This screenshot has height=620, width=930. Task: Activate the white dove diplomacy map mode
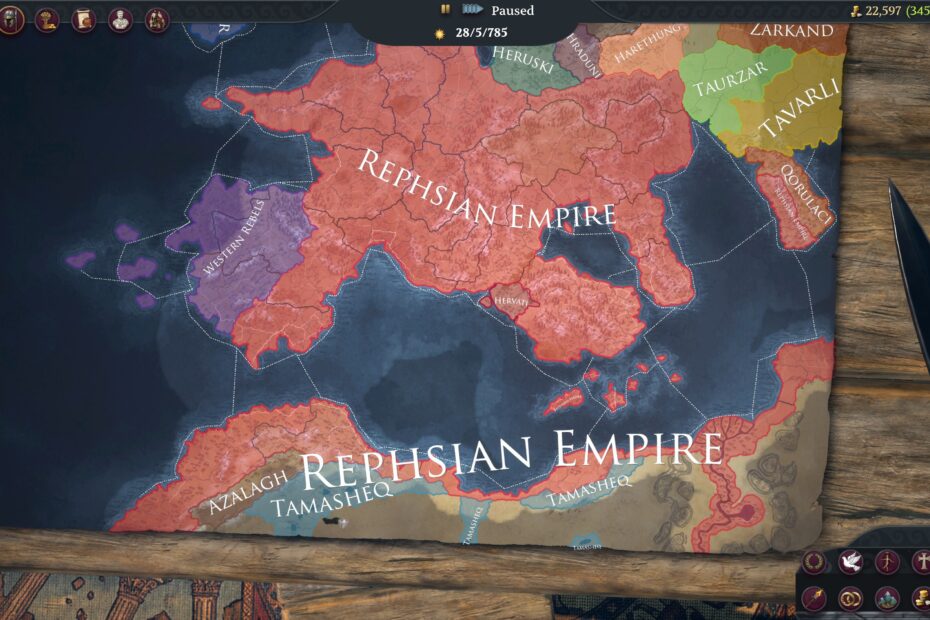click(851, 562)
